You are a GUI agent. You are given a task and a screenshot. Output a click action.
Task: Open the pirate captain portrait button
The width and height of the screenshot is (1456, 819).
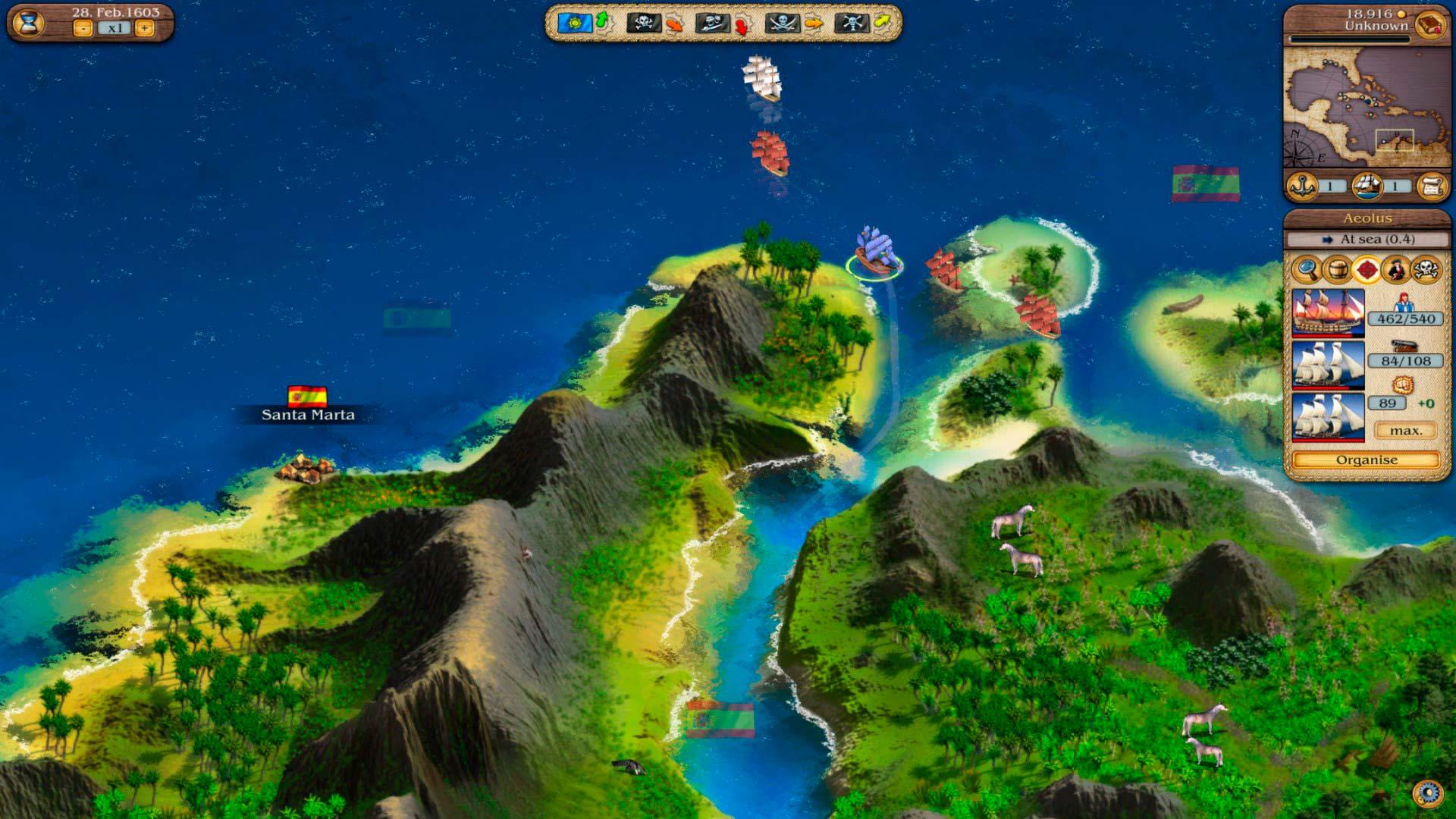1396,268
